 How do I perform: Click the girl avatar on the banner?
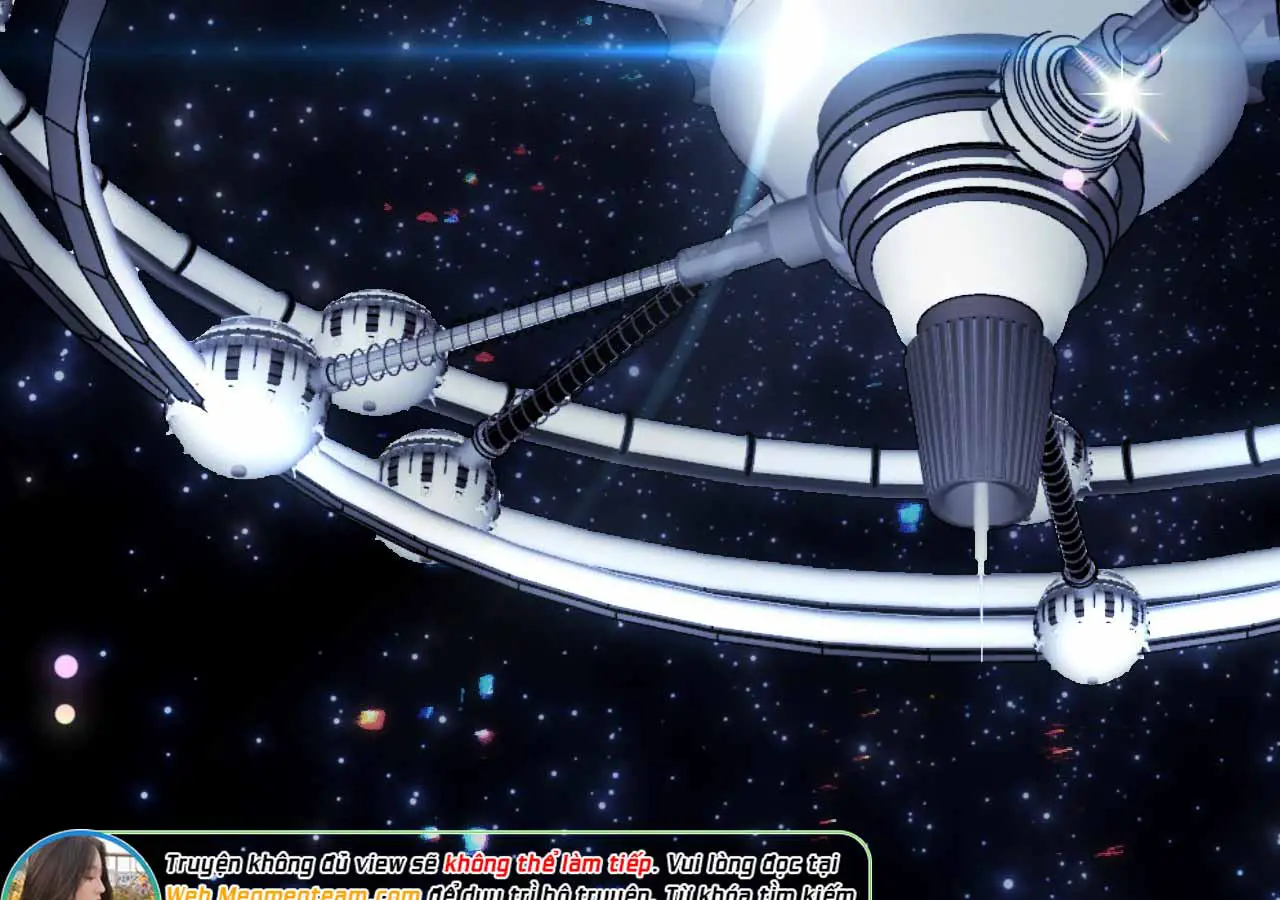(x=80, y=868)
